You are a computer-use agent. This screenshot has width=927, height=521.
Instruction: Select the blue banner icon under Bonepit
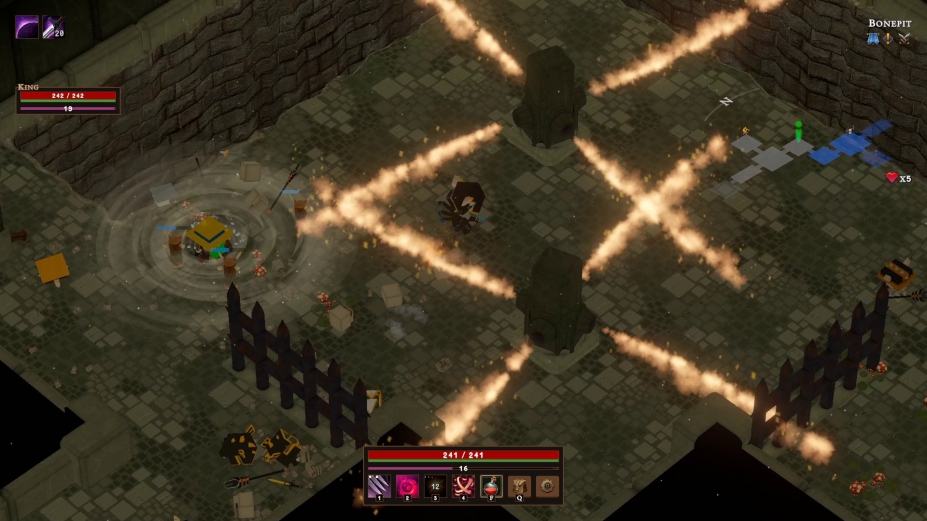[872, 38]
